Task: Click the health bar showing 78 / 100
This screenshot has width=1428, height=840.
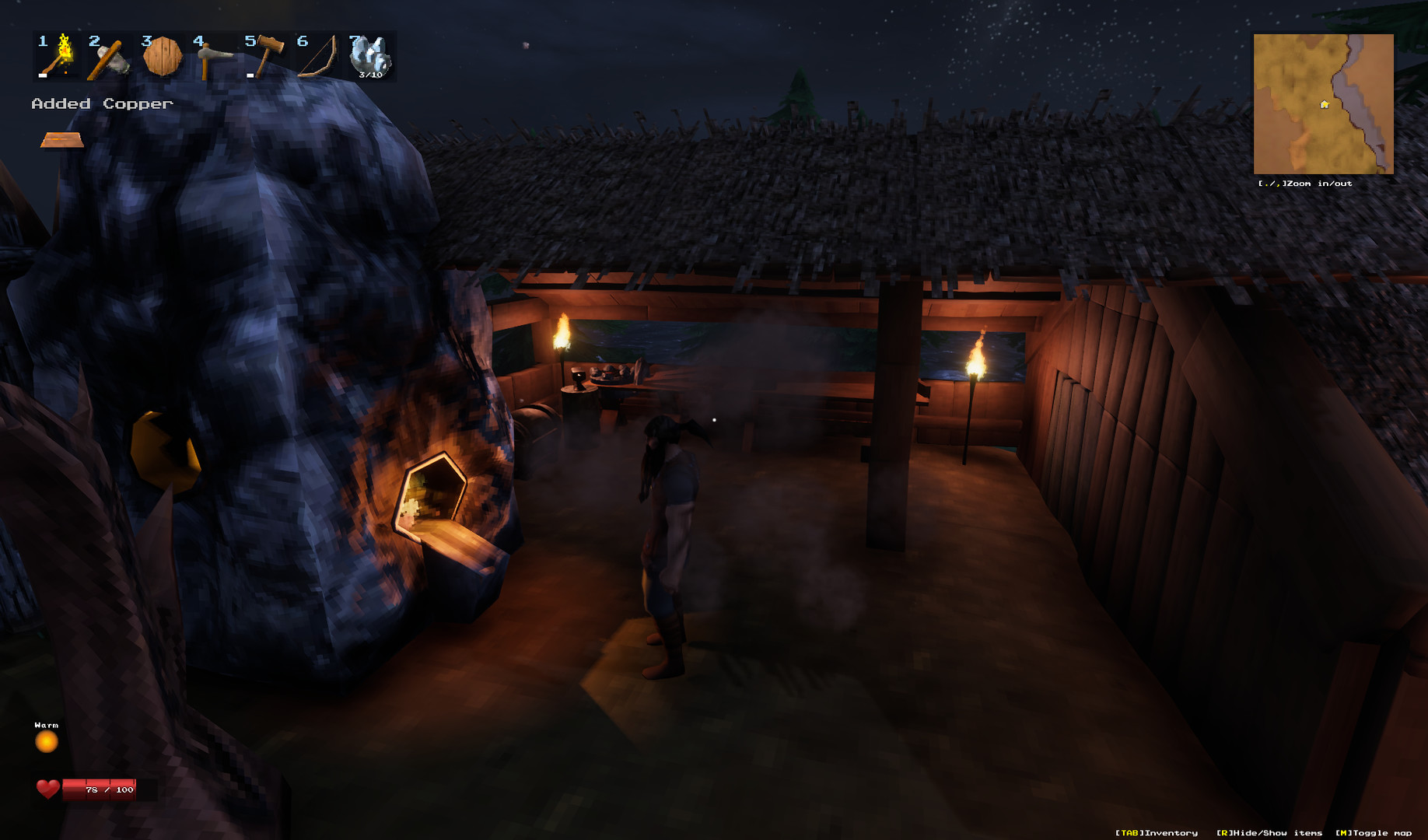Action: pyautogui.click(x=99, y=791)
